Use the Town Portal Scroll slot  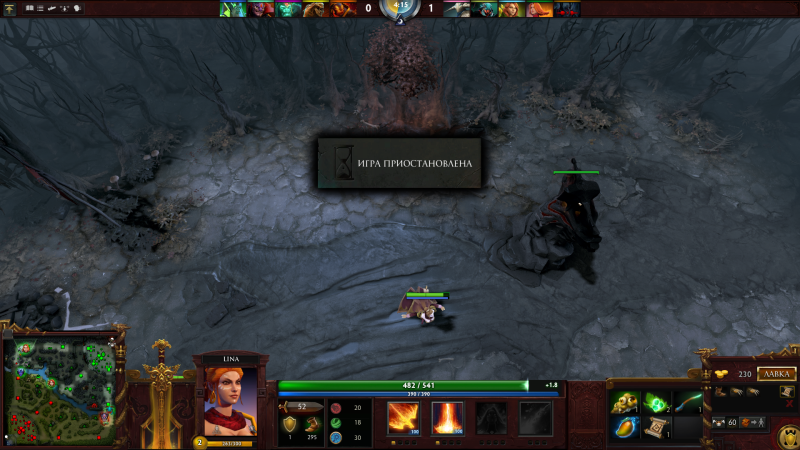658,428
